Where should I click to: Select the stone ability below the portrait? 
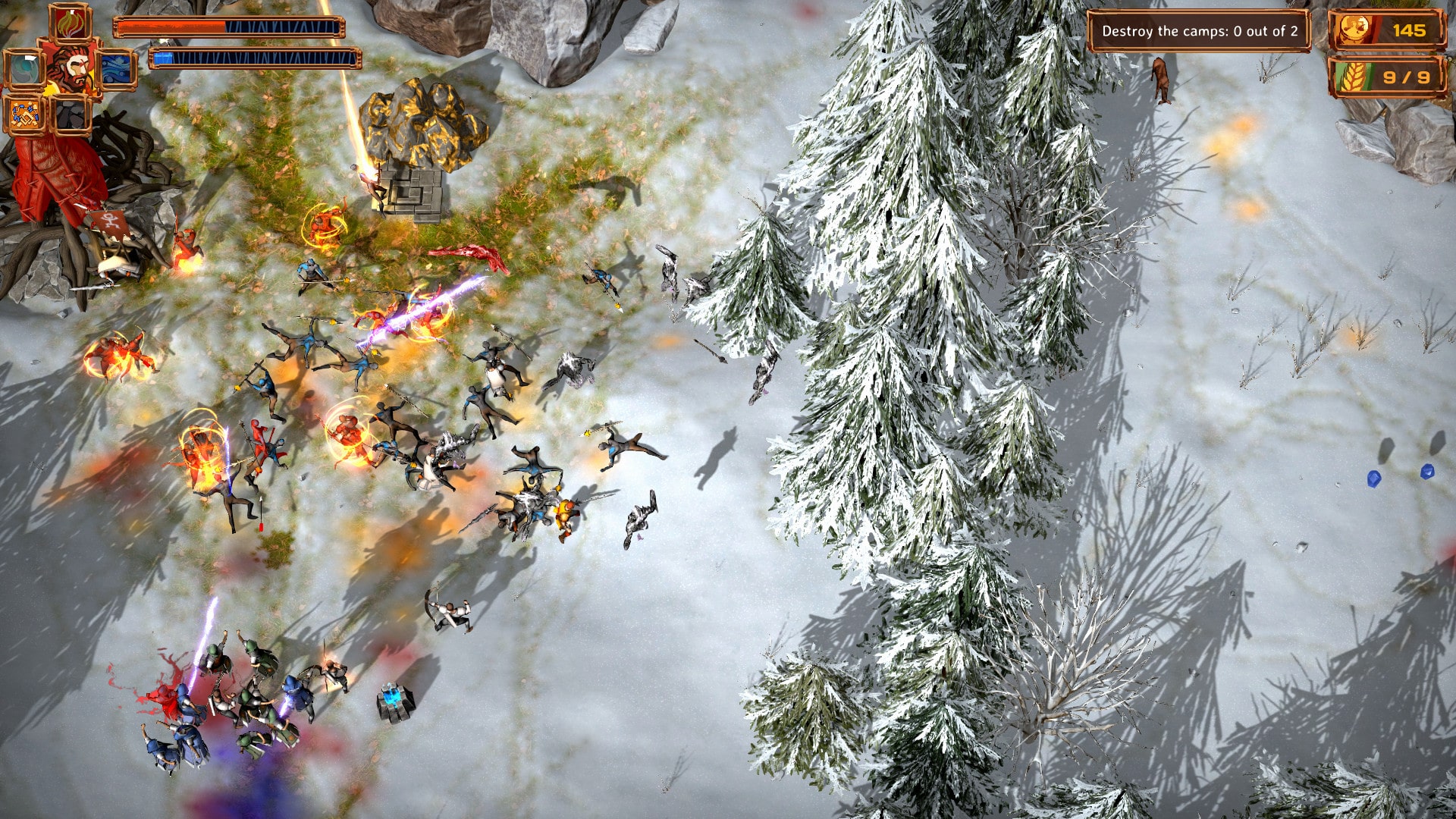pyautogui.click(x=72, y=114)
